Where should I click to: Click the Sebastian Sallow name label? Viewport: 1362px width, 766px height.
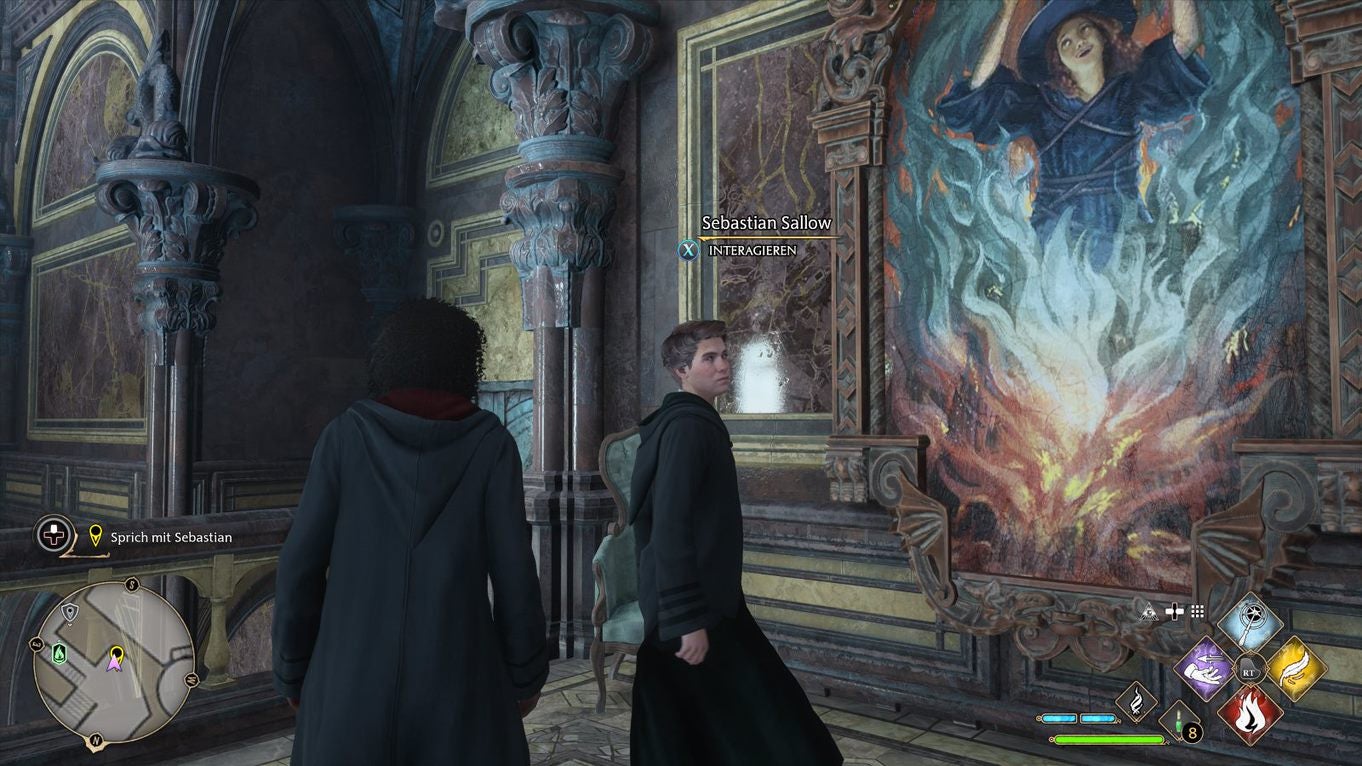765,221
